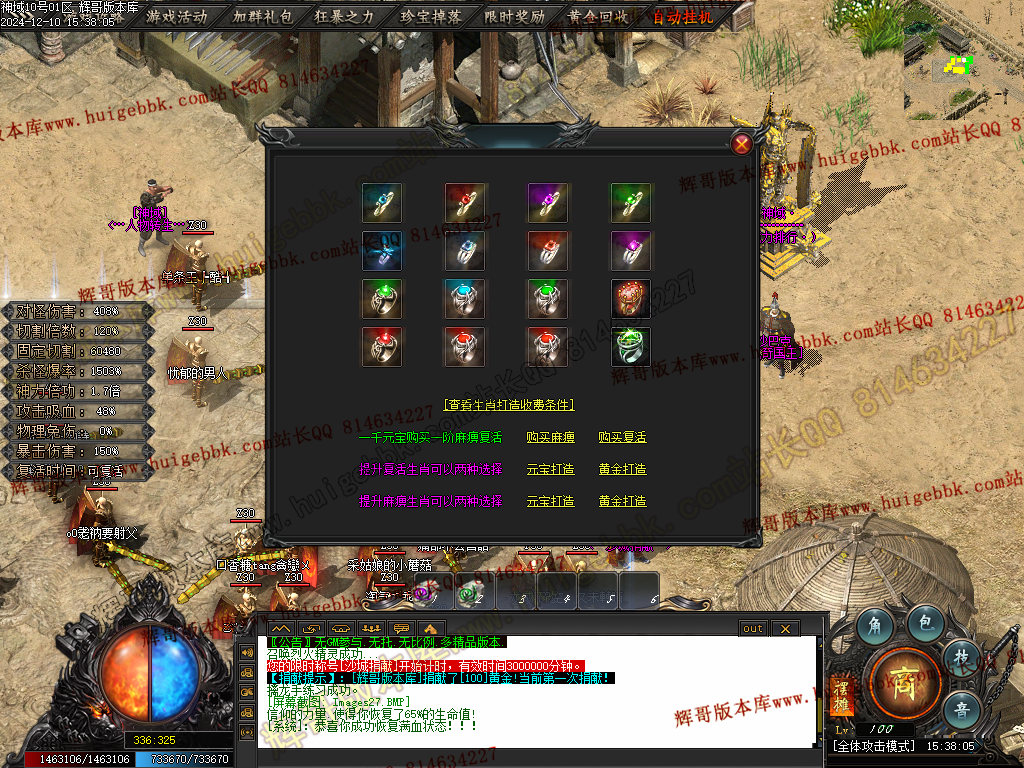This screenshot has width=1024, height=768.
Task: View the 查看生肖打造收费条件 link
Action: click(x=509, y=405)
